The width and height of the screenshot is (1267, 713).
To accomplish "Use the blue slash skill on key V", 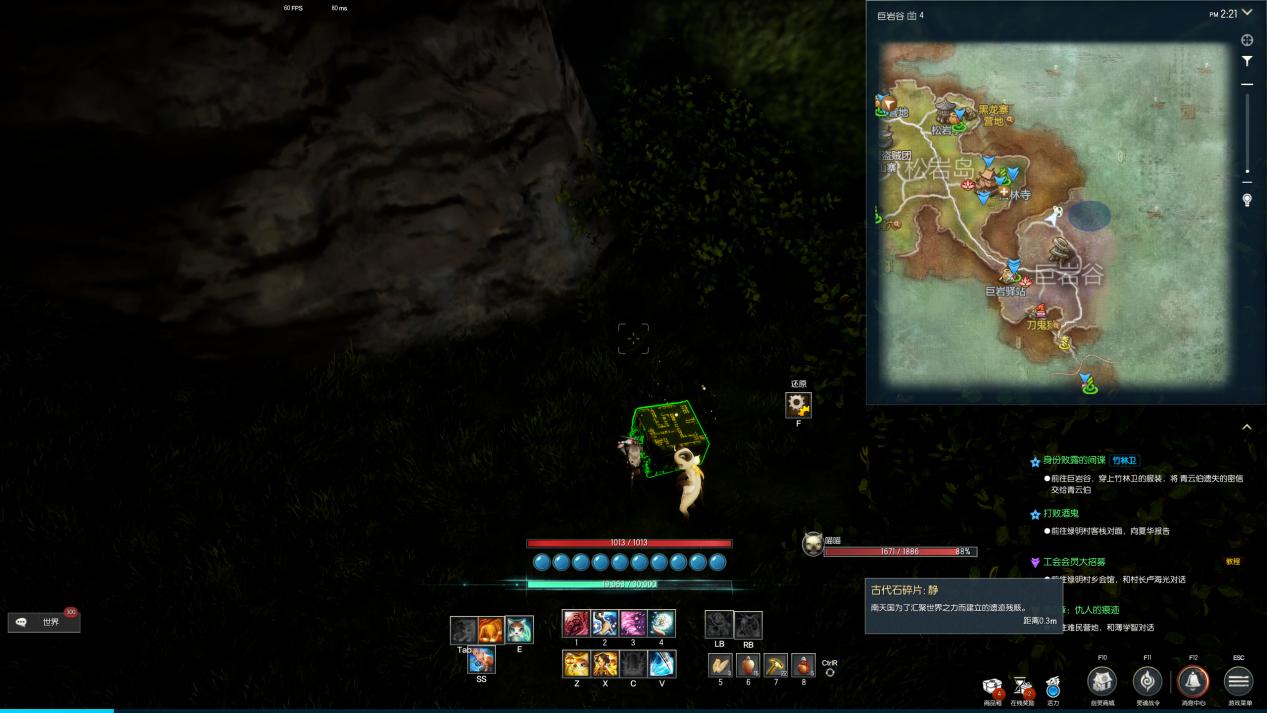I will tap(661, 663).
